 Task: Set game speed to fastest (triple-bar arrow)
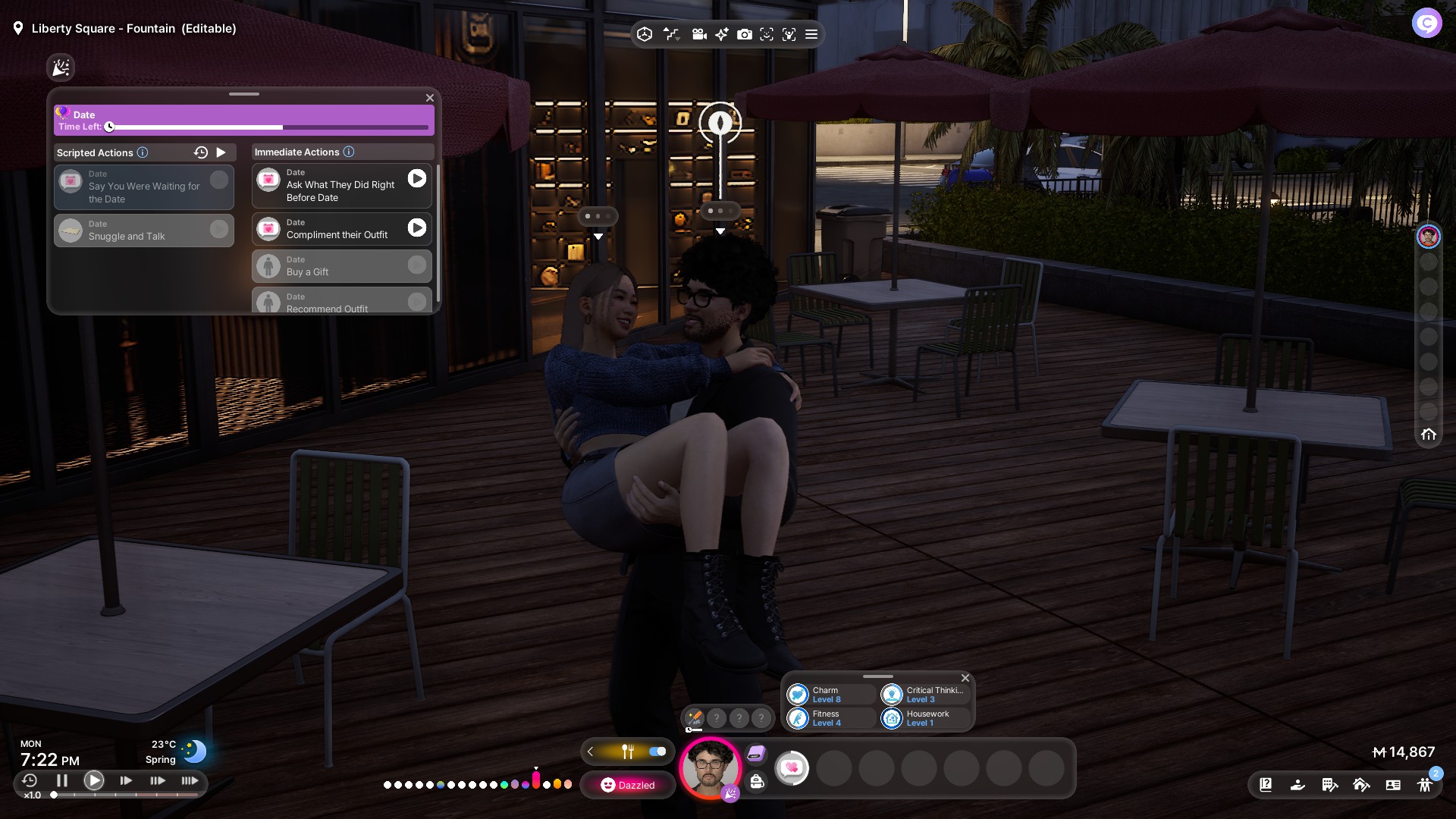(x=190, y=780)
